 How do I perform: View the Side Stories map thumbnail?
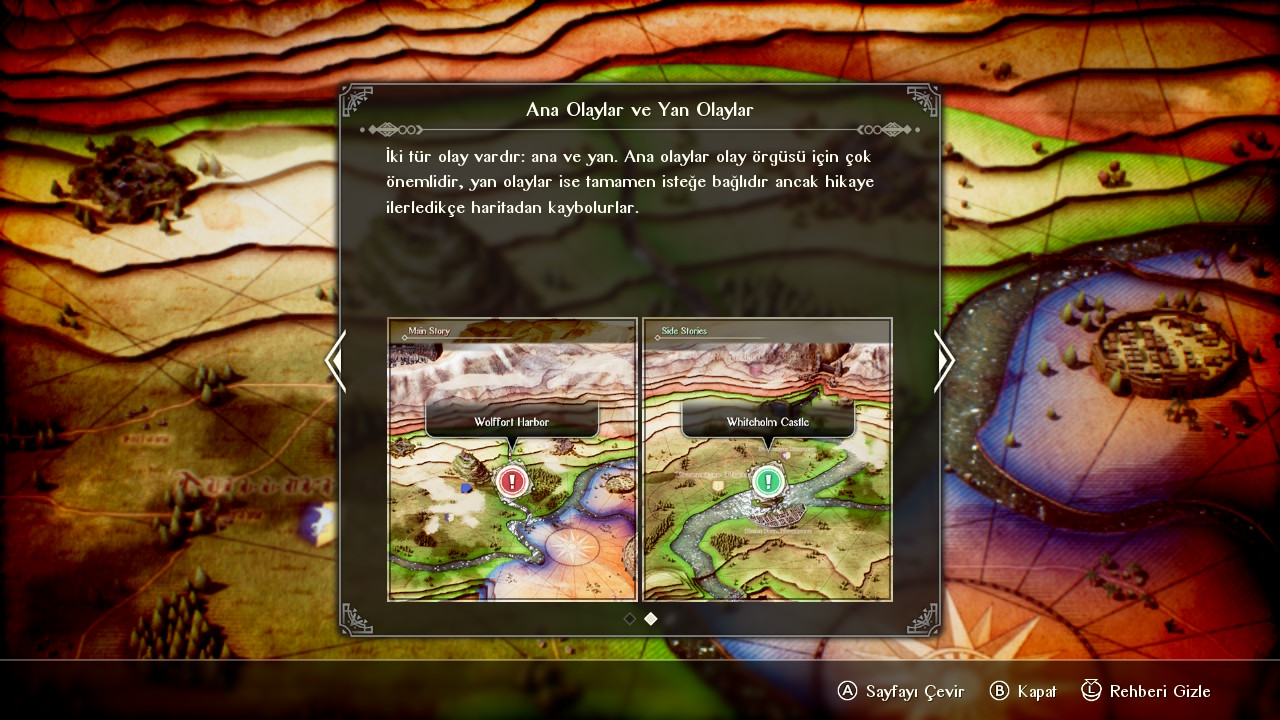[x=767, y=460]
